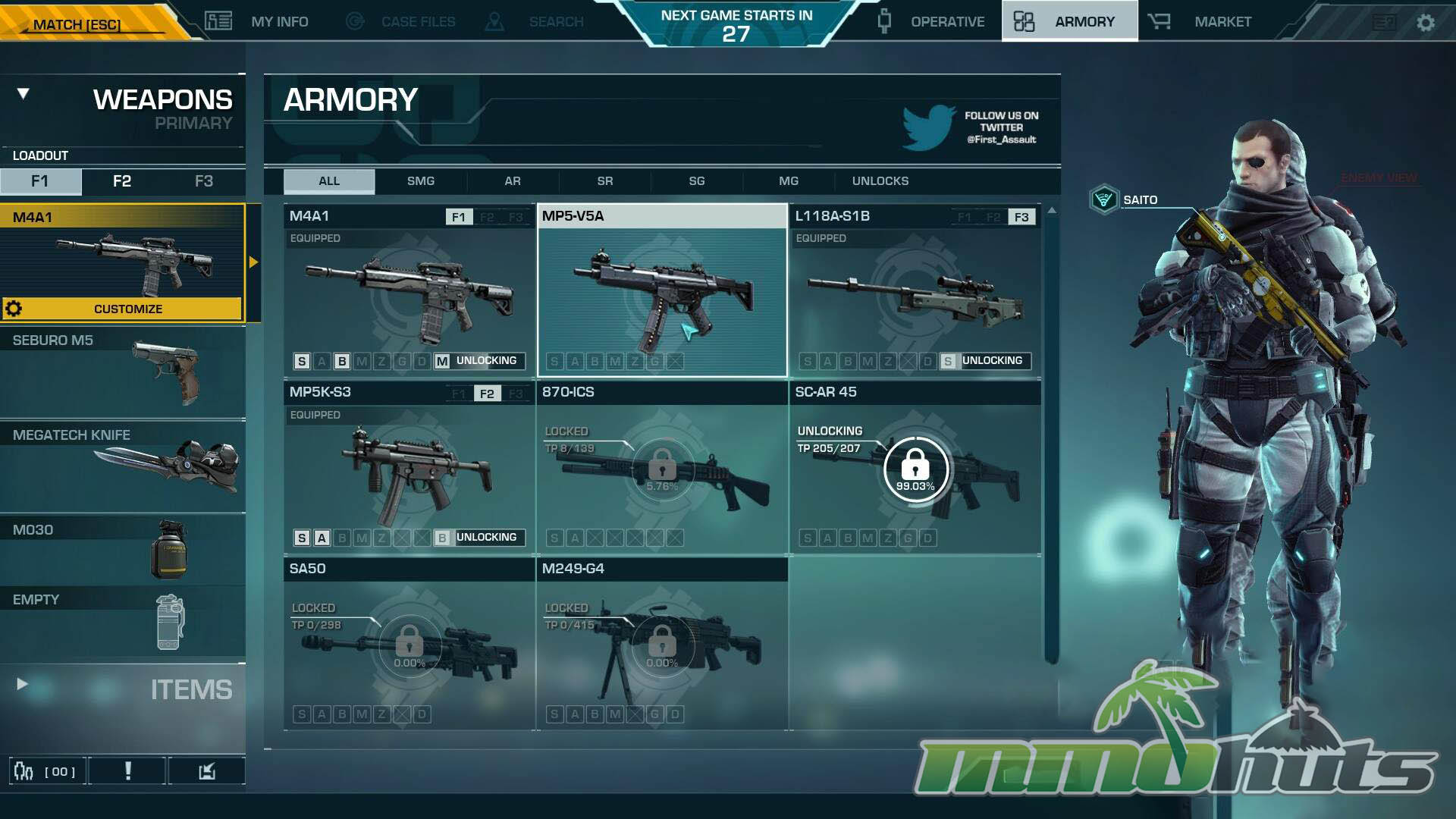Select the F2 loadout tab
Viewport: 1456px width, 819px height.
(x=122, y=181)
